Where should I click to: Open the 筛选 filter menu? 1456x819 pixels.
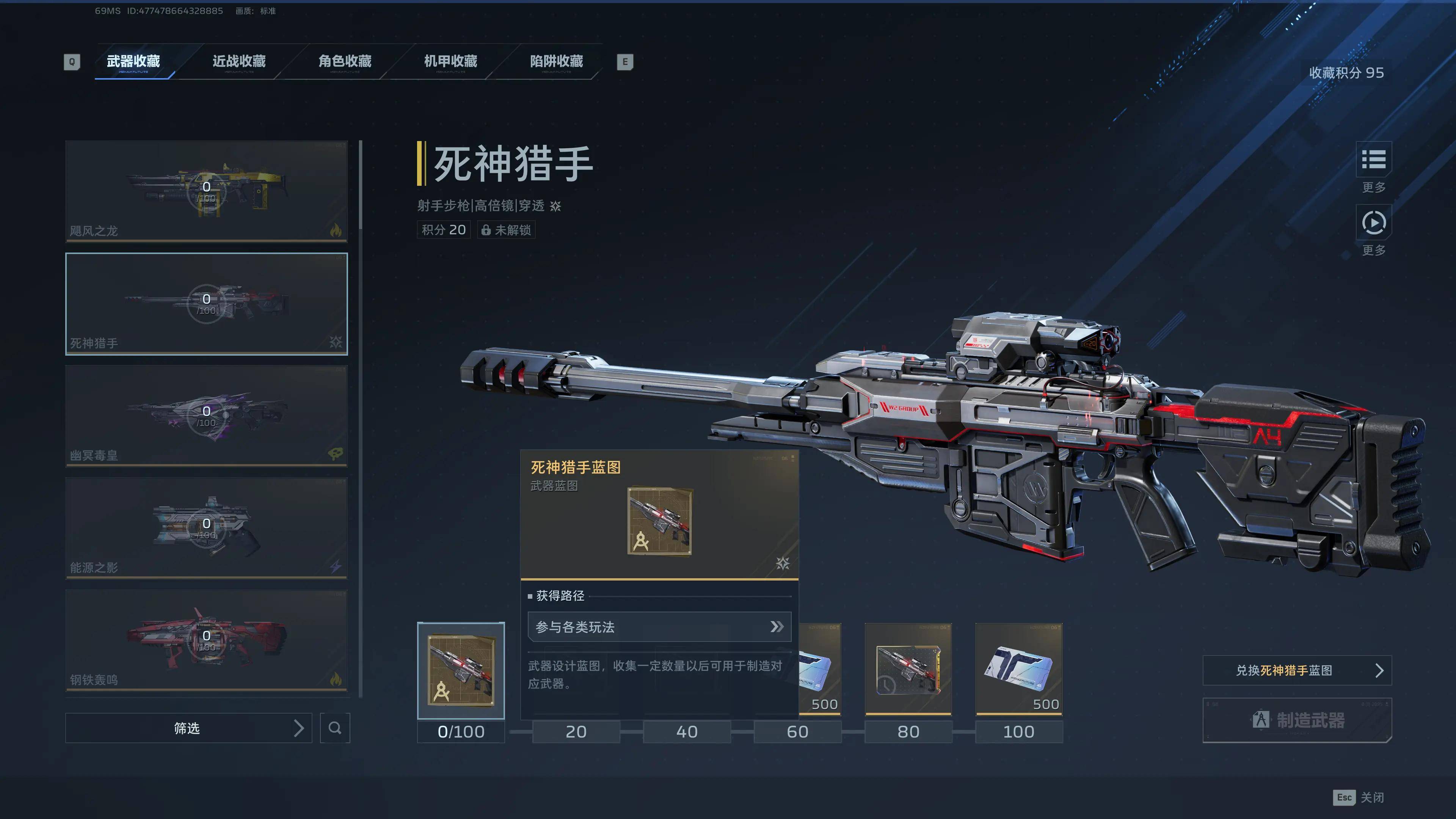click(x=188, y=728)
